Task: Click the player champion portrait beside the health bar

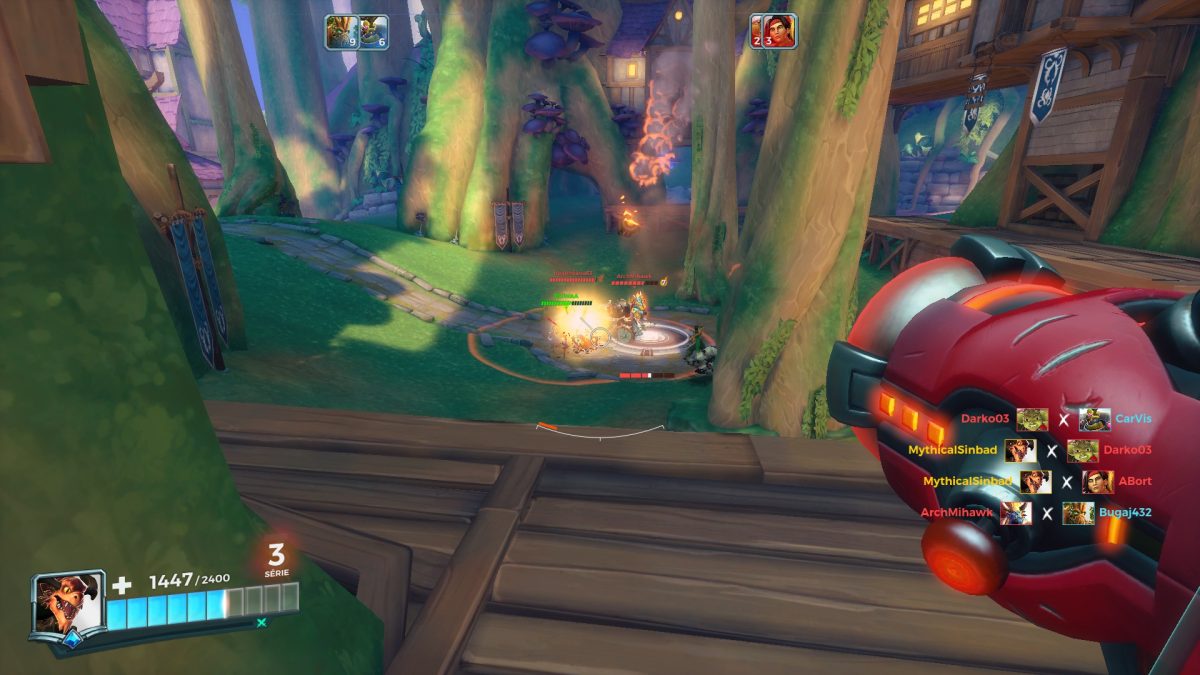Action: click(x=68, y=604)
